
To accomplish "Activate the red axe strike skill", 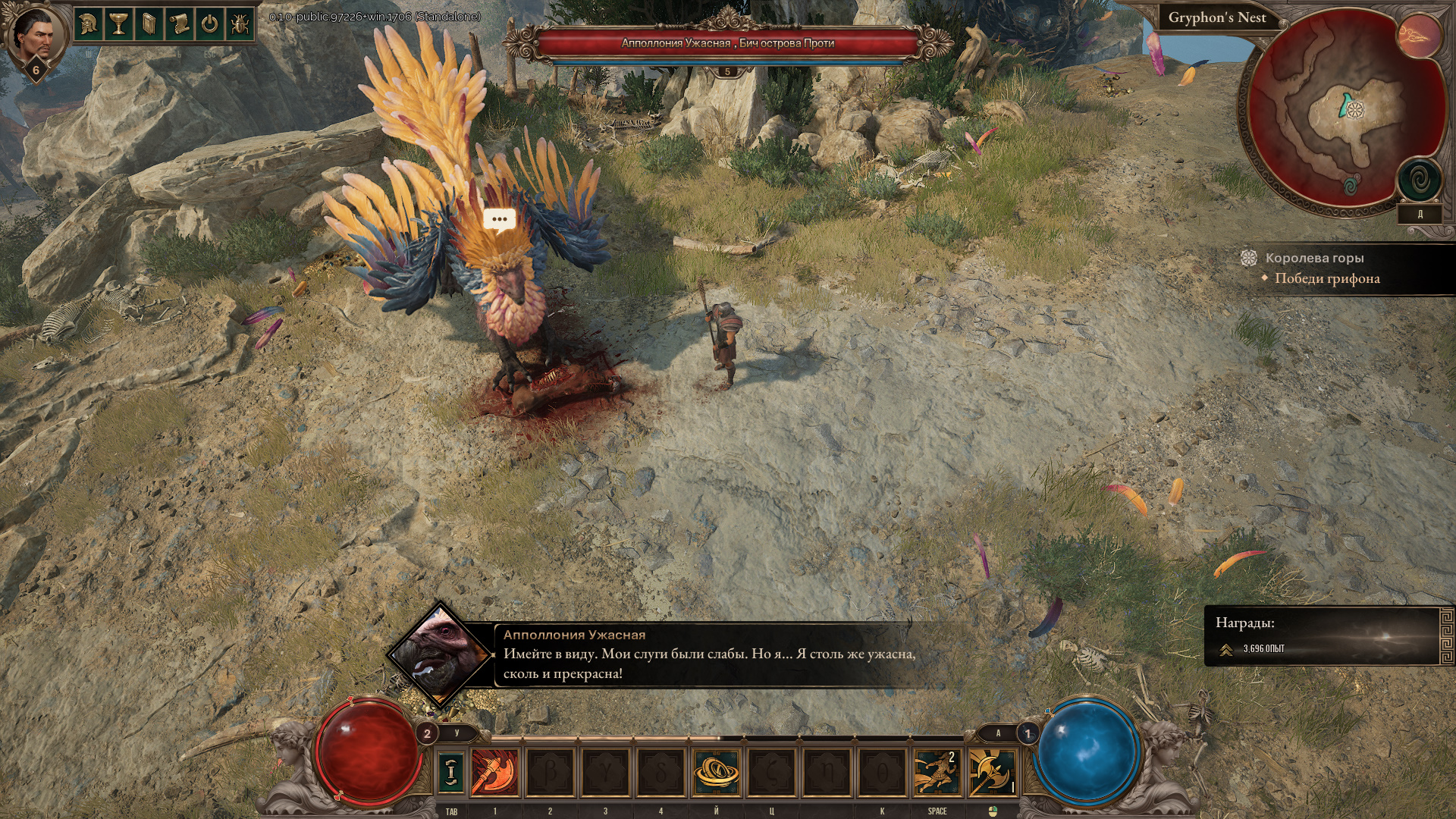I will [495, 772].
